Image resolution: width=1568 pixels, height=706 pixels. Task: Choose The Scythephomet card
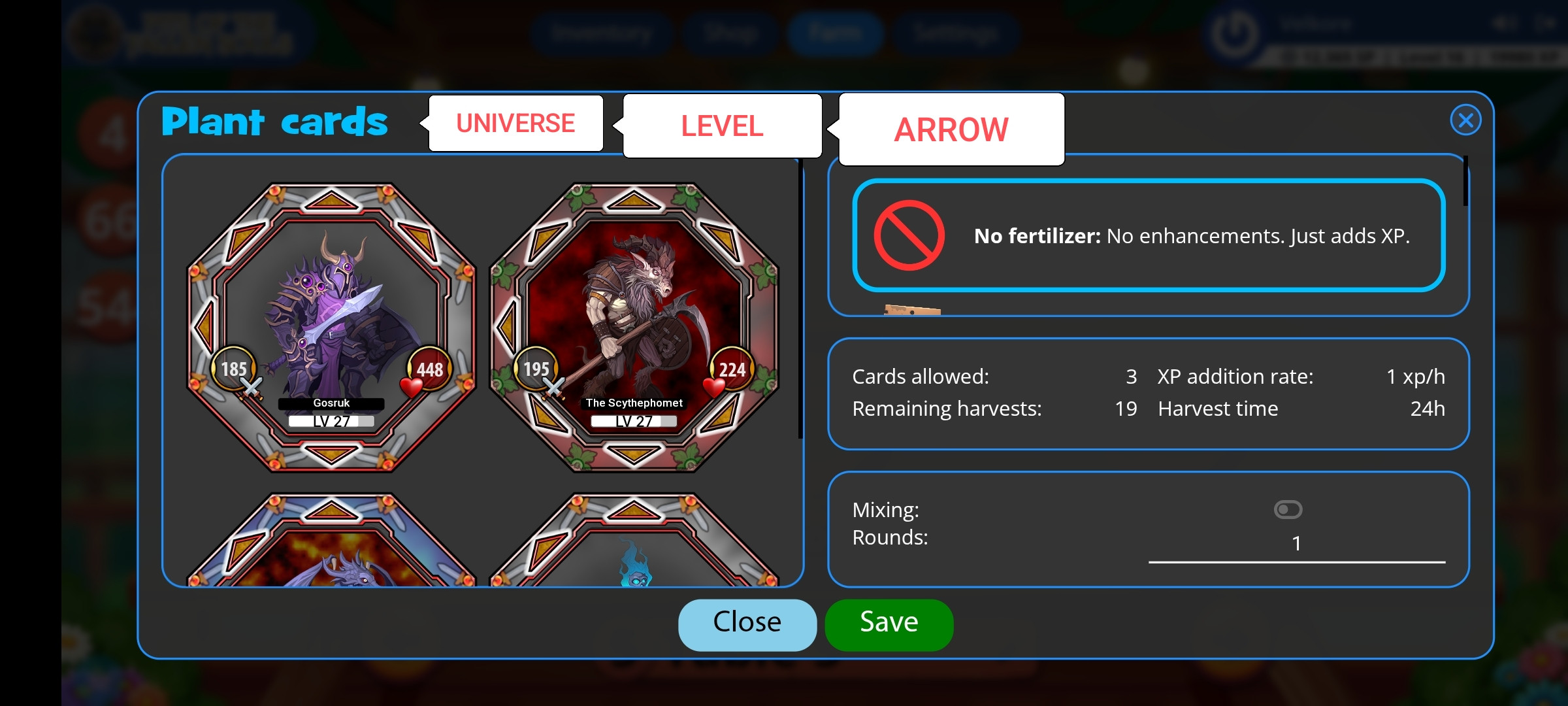pyautogui.click(x=634, y=327)
